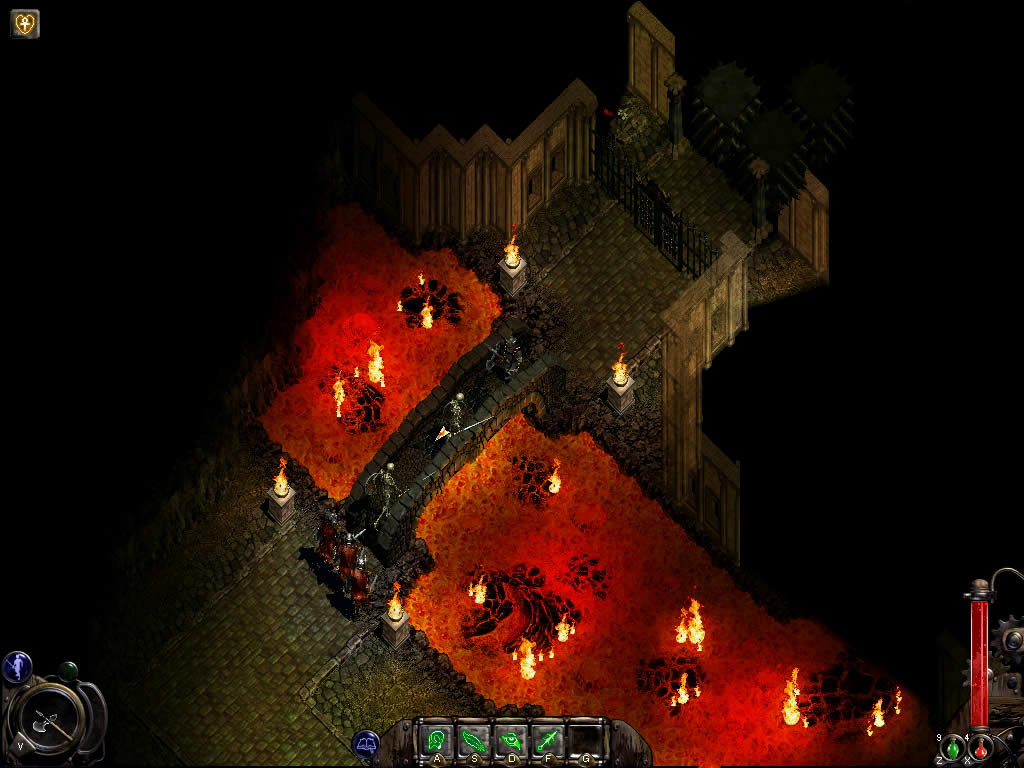Select the green arrow skill in slot F
This screenshot has height=768, width=1024.
pos(547,741)
